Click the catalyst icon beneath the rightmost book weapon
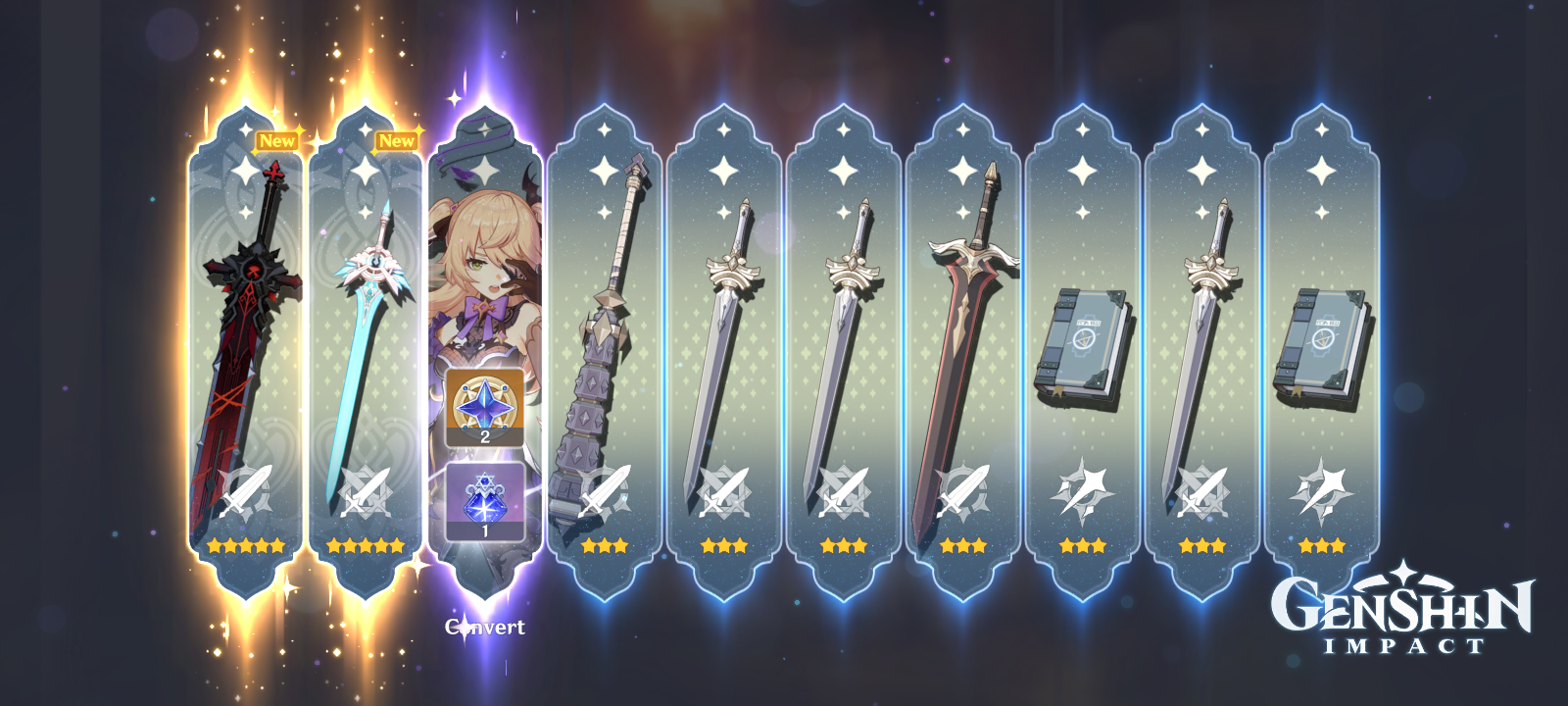Screen dimensions: 1568x706 [x=1322, y=489]
